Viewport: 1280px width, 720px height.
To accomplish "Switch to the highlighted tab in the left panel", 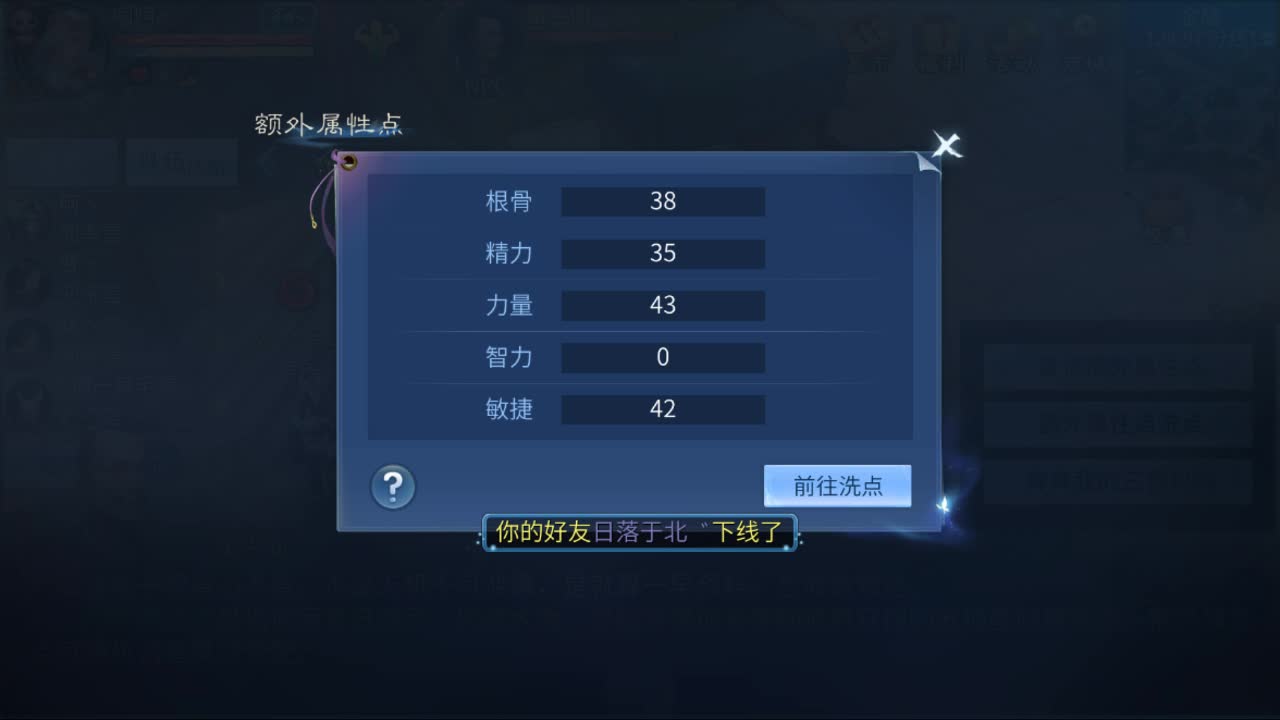I will pos(181,163).
